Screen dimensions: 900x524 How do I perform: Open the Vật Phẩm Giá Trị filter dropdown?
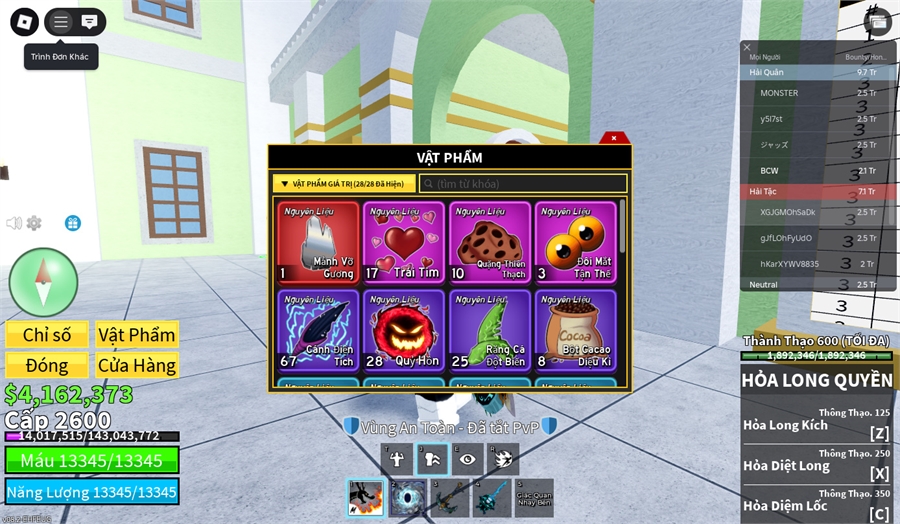pos(344,184)
